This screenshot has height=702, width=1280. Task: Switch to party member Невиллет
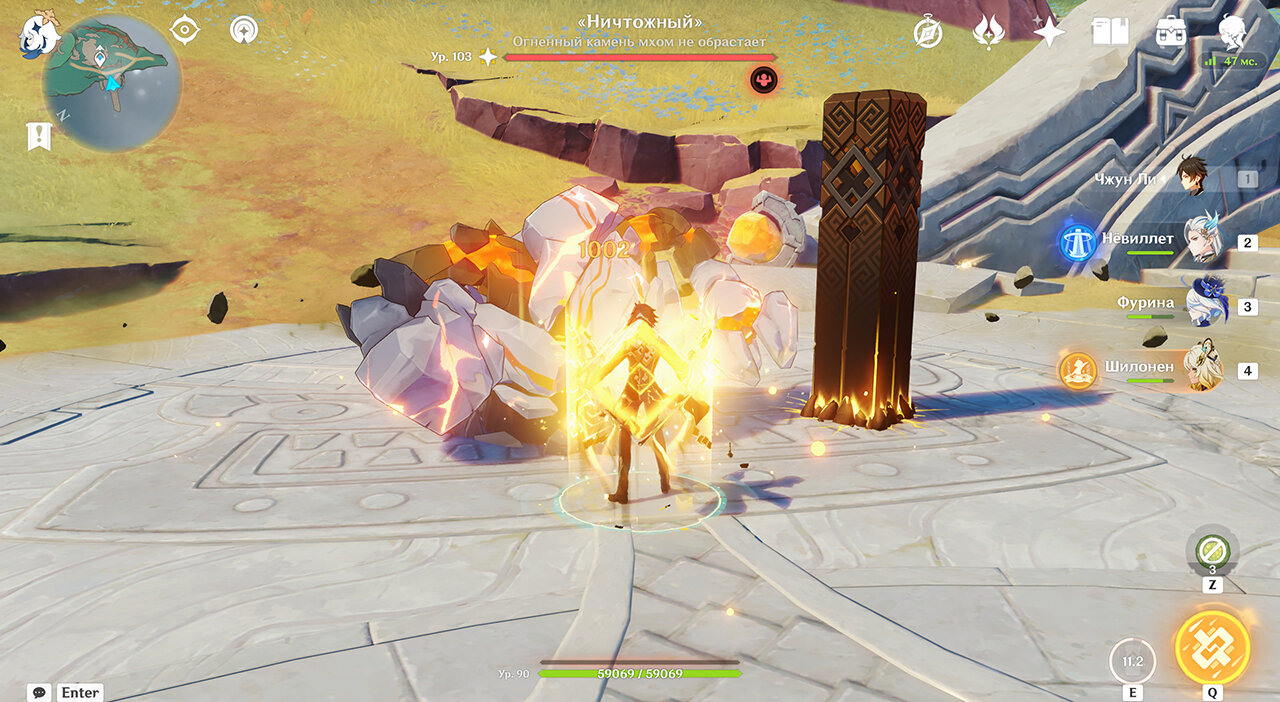(x=1202, y=240)
